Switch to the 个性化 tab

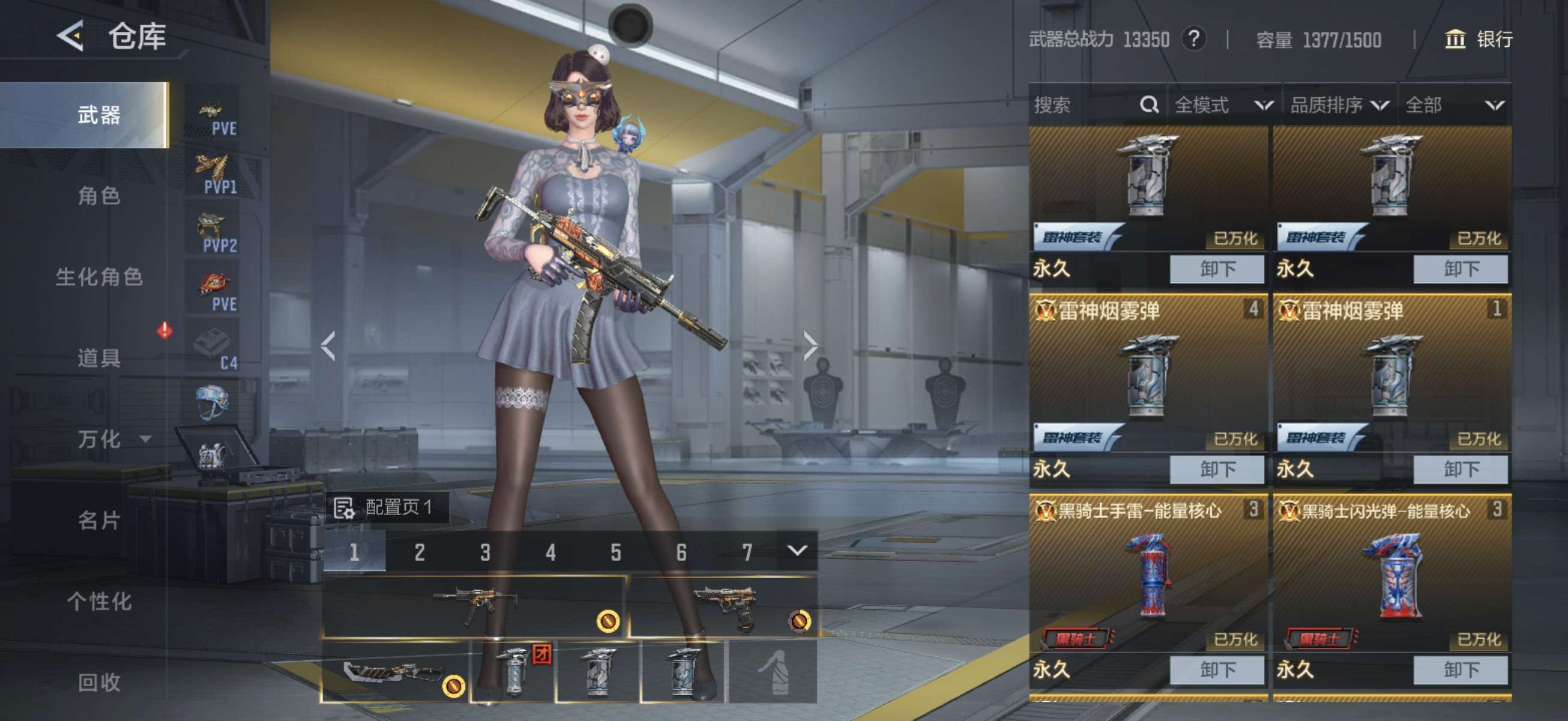[99, 601]
